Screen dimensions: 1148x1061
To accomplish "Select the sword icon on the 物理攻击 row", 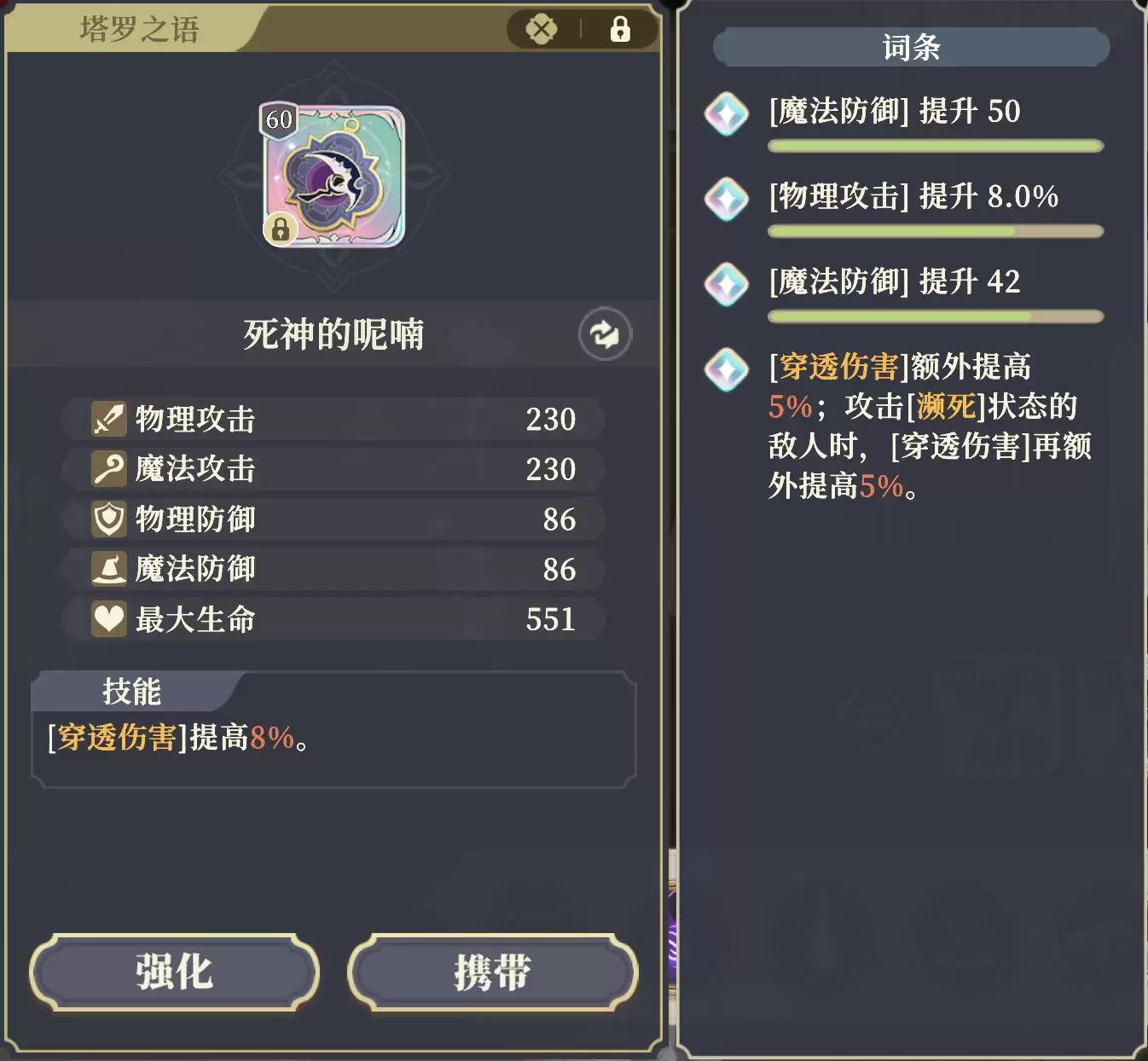I will pyautogui.click(x=107, y=419).
